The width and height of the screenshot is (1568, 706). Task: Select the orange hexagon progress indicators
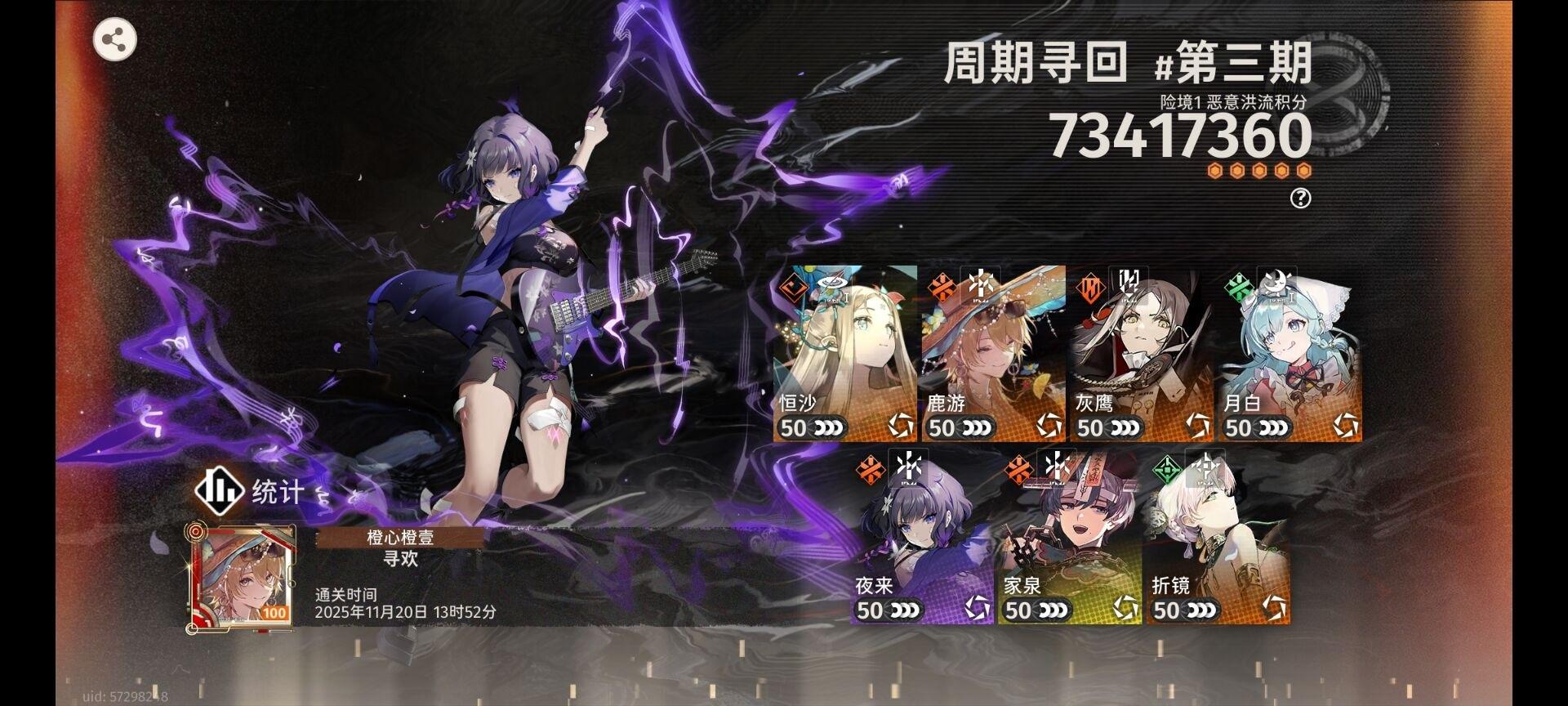1258,168
